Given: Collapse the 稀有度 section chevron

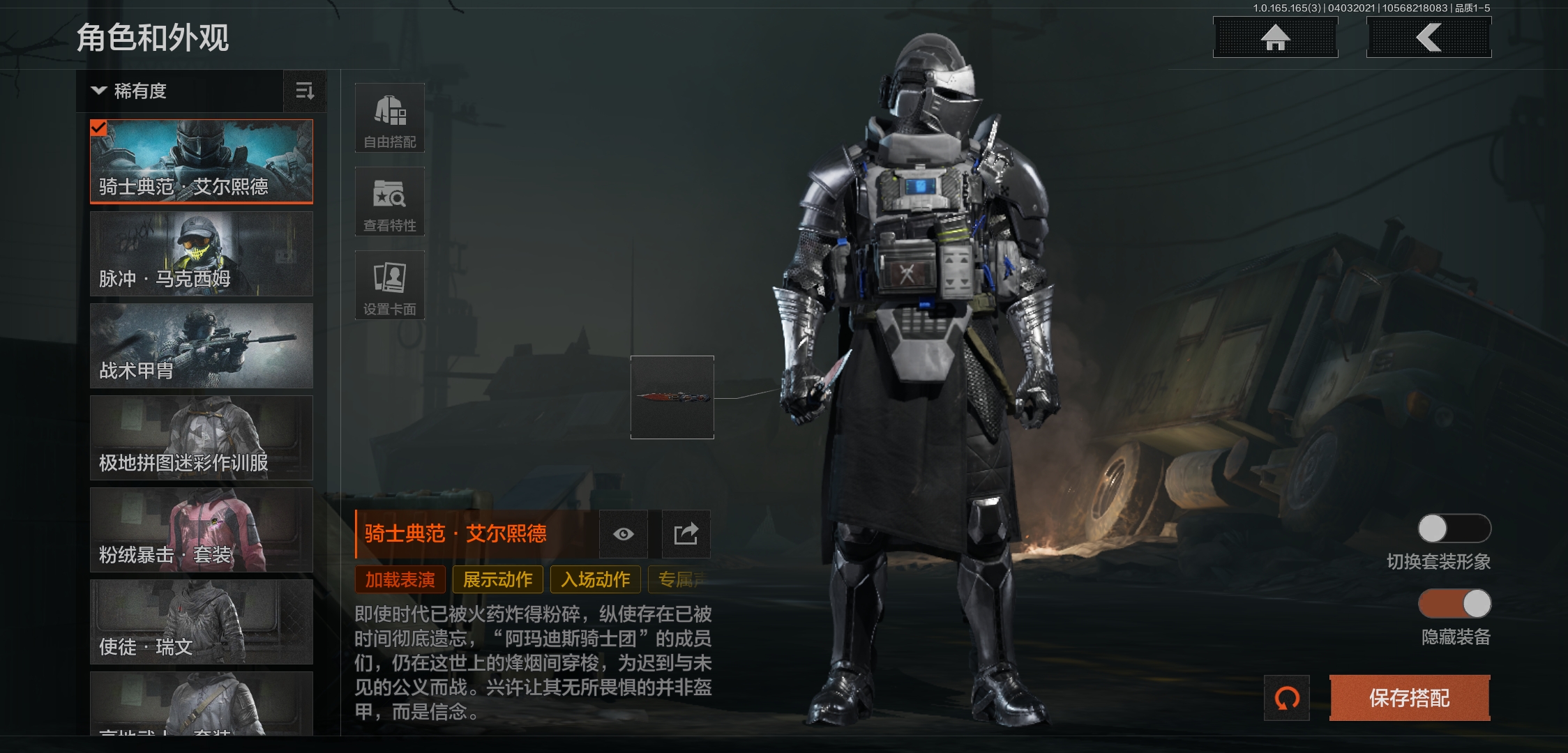Looking at the screenshot, I should pyautogui.click(x=98, y=91).
